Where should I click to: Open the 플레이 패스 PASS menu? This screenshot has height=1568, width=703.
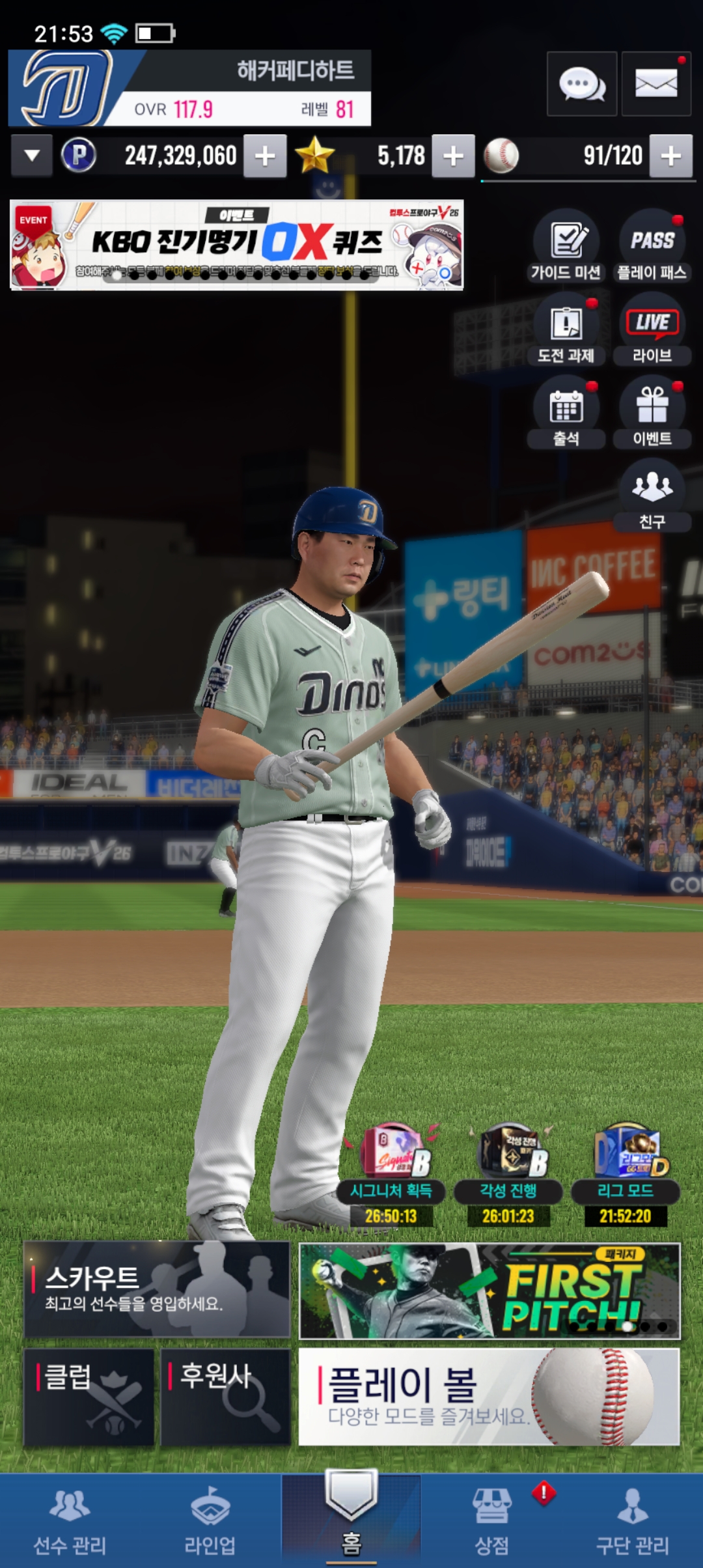(x=652, y=245)
